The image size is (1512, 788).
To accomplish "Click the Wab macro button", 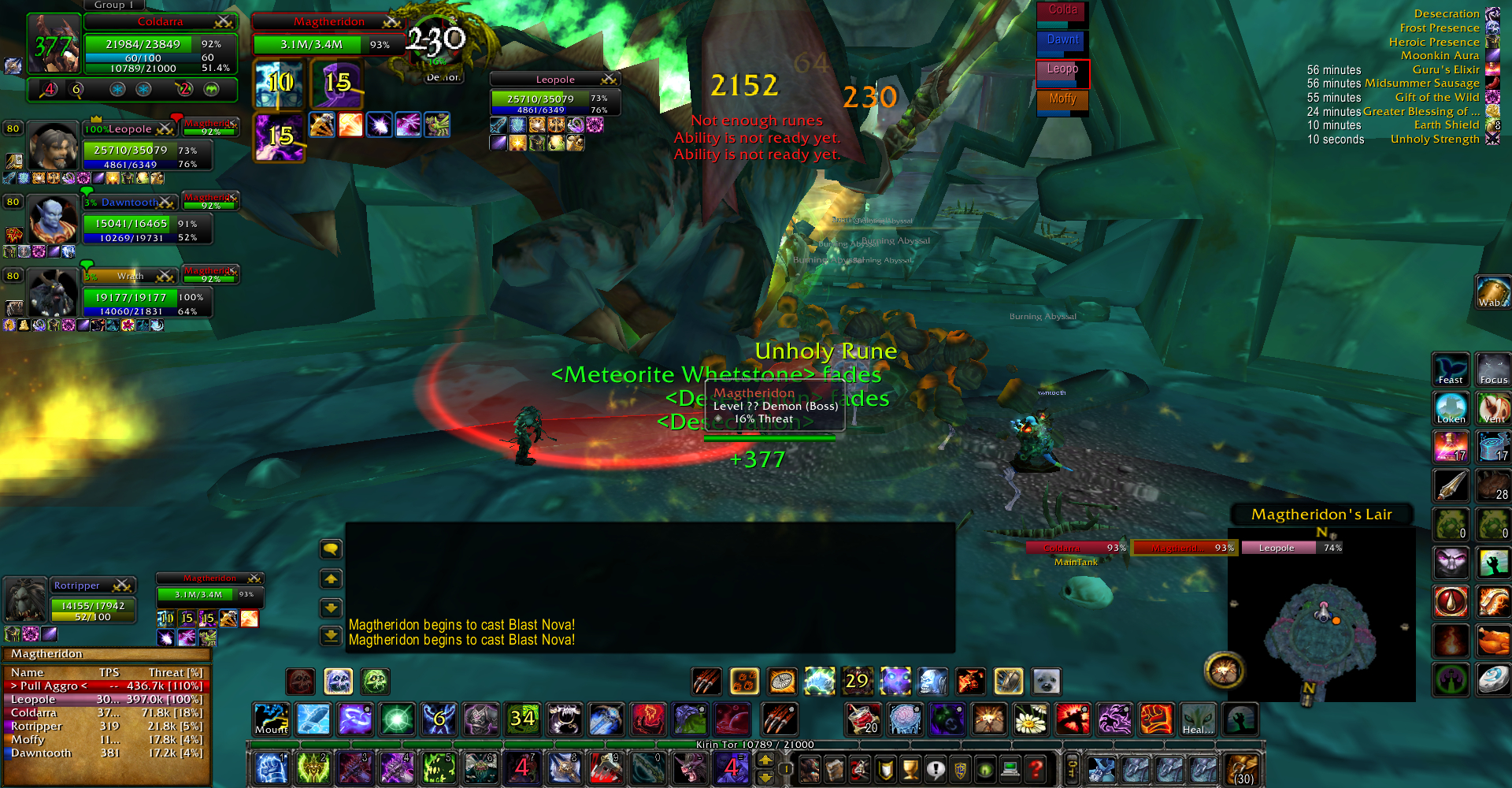I will (x=1492, y=292).
